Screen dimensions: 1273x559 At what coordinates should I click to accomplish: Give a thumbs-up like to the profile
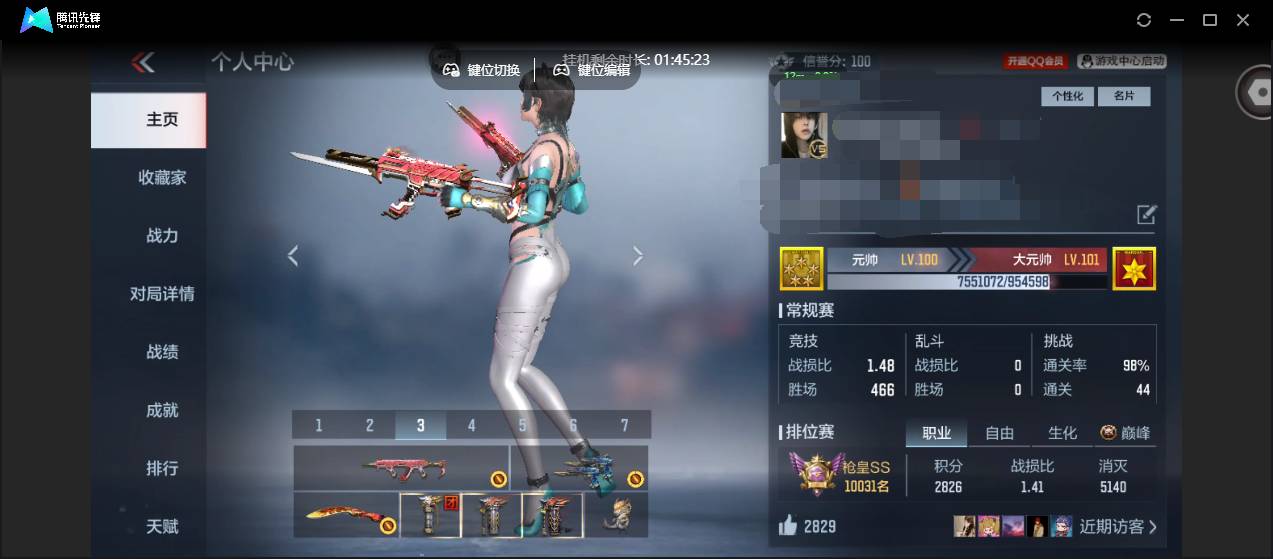[x=790, y=526]
